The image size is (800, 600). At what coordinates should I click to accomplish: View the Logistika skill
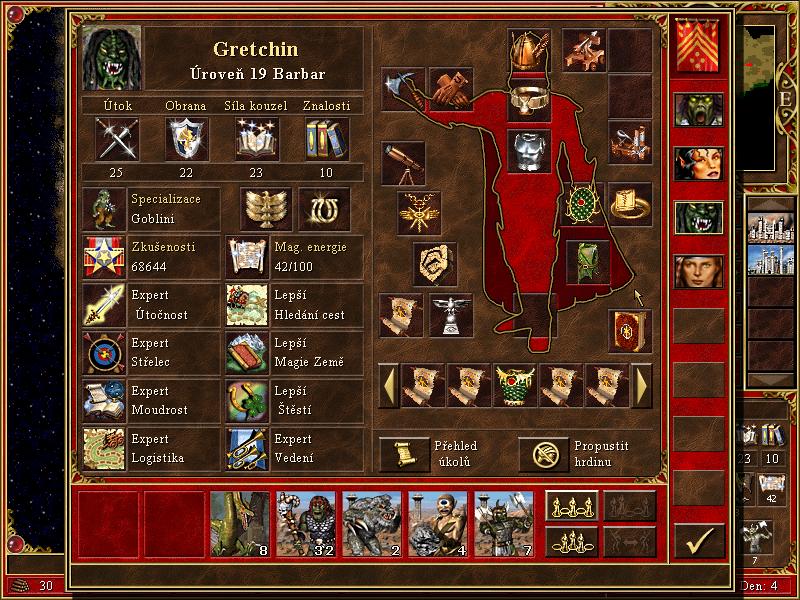coord(104,449)
